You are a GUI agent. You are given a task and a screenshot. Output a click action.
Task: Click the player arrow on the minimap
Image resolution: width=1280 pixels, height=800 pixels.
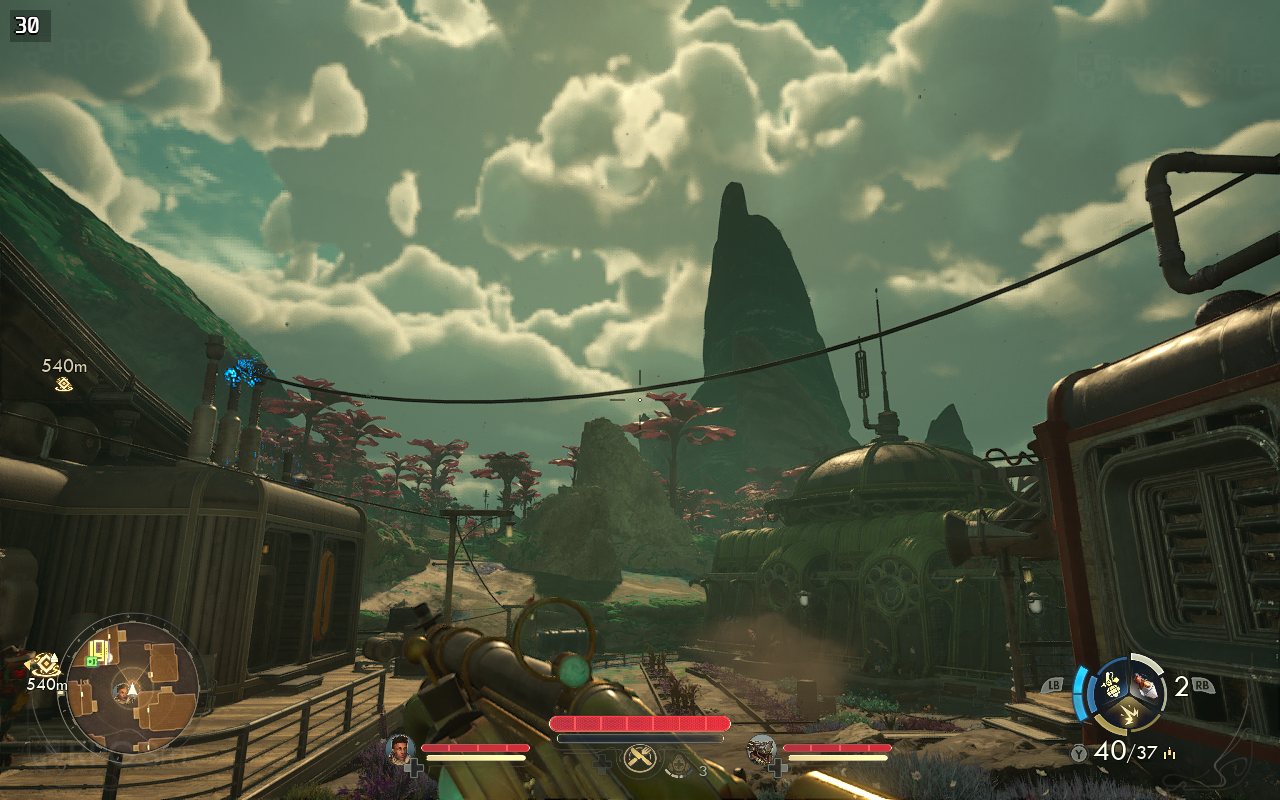click(x=130, y=690)
